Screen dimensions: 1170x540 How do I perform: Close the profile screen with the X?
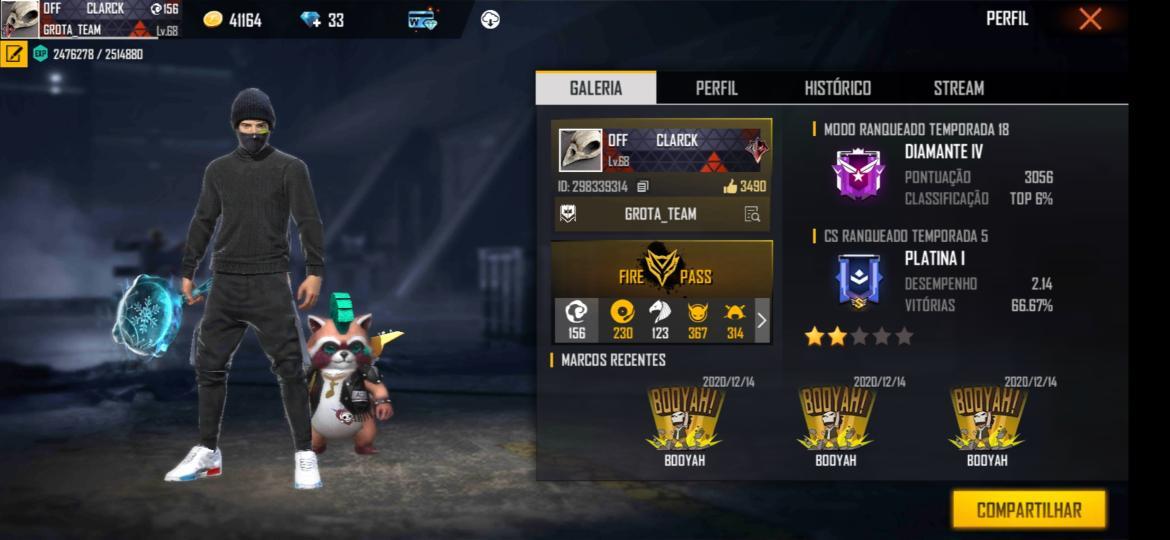pyautogui.click(x=1090, y=19)
